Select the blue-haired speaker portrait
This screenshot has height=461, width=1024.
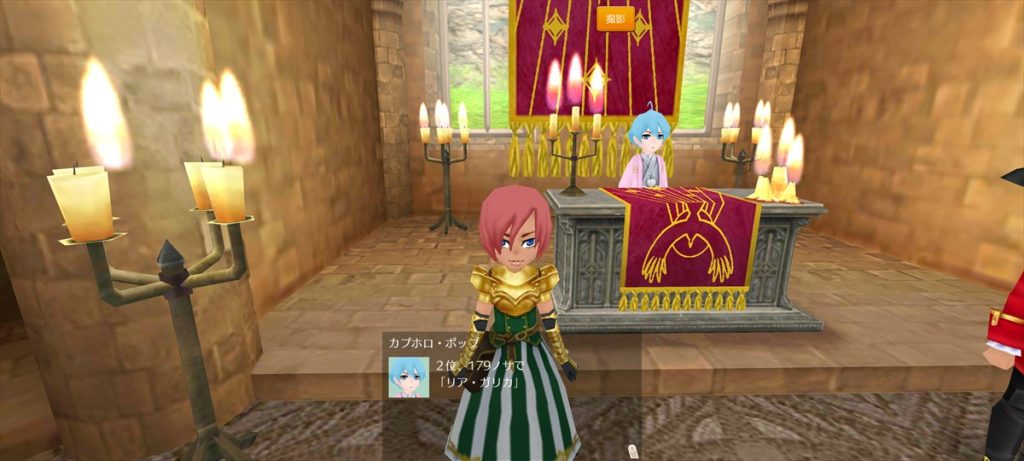[x=409, y=378]
